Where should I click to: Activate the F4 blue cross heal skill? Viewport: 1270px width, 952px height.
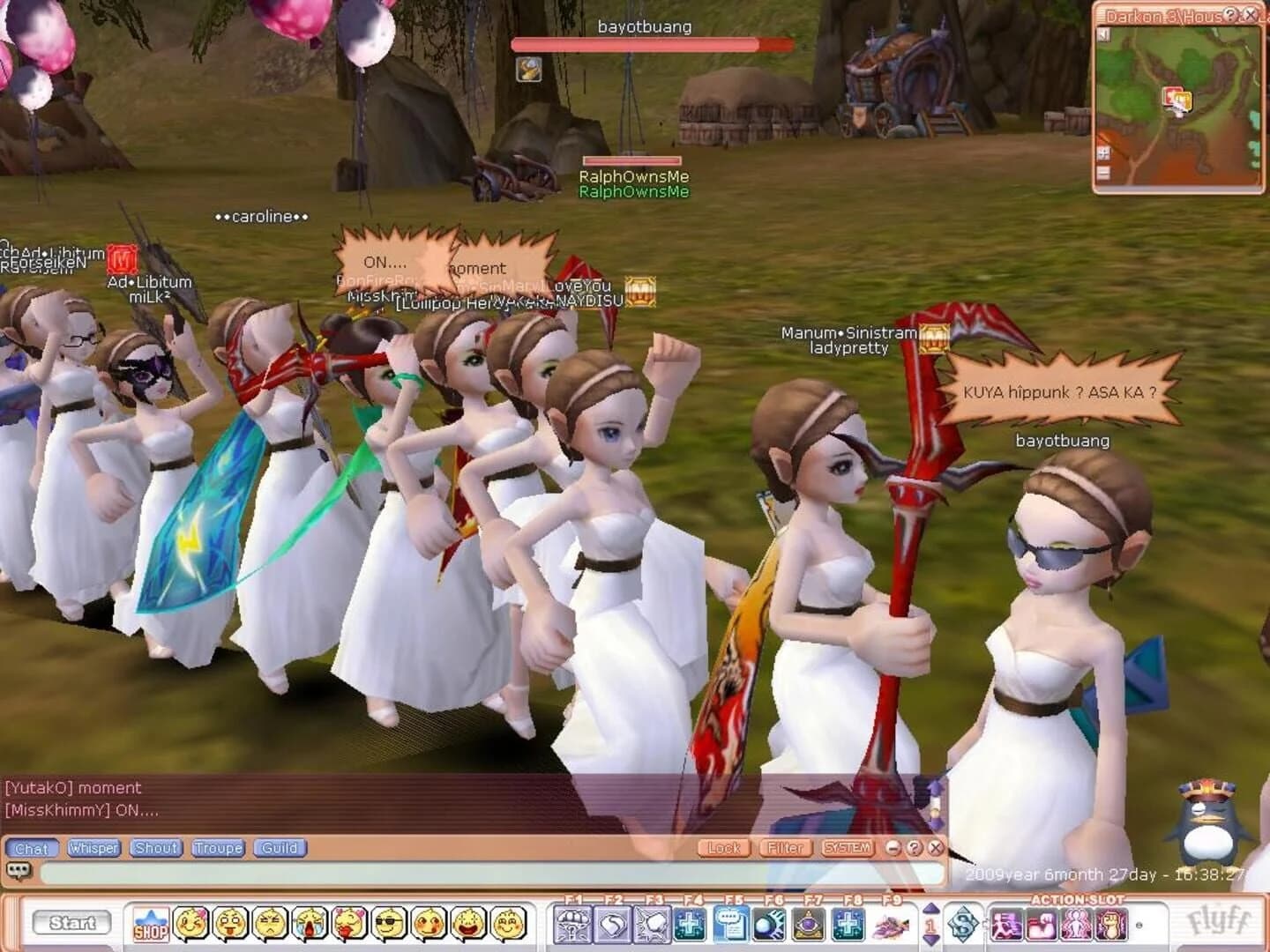pyautogui.click(x=690, y=925)
